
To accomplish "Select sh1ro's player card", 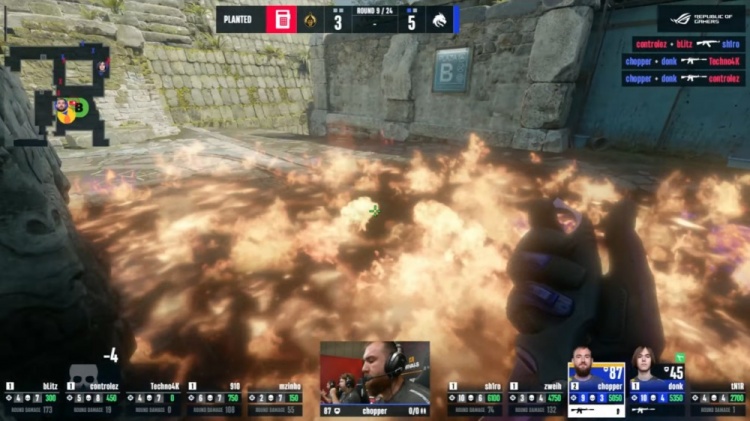I will click(x=476, y=397).
